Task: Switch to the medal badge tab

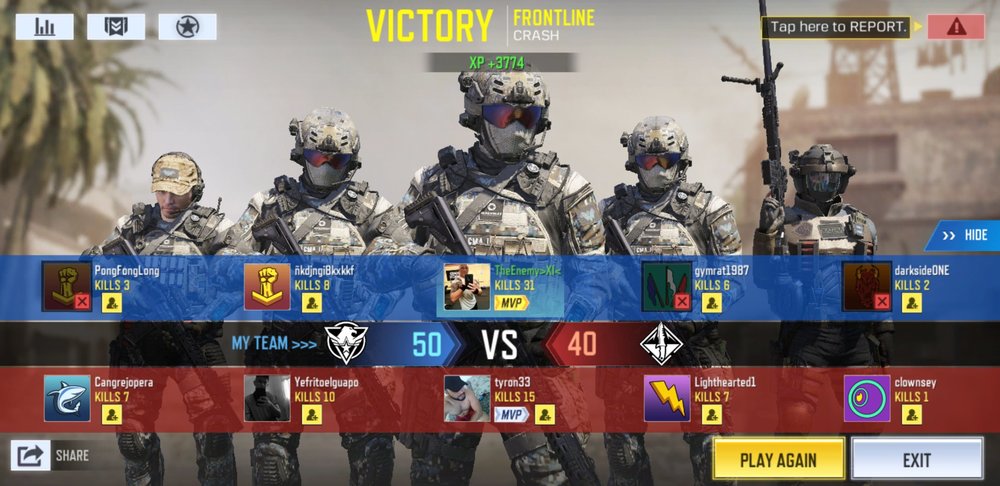Action: pos(115,26)
